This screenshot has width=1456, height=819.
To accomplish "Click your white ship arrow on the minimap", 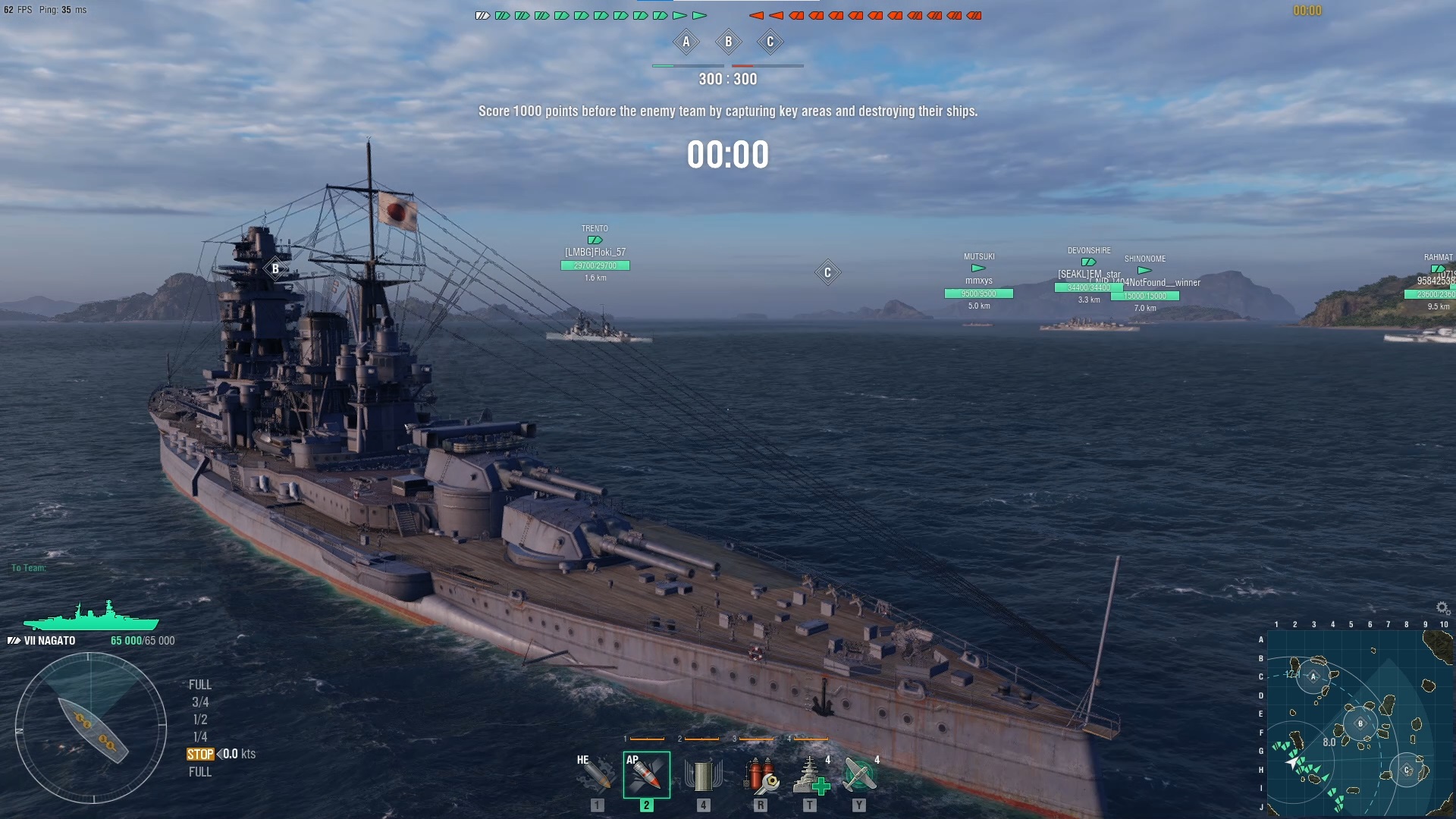I will point(1292,763).
